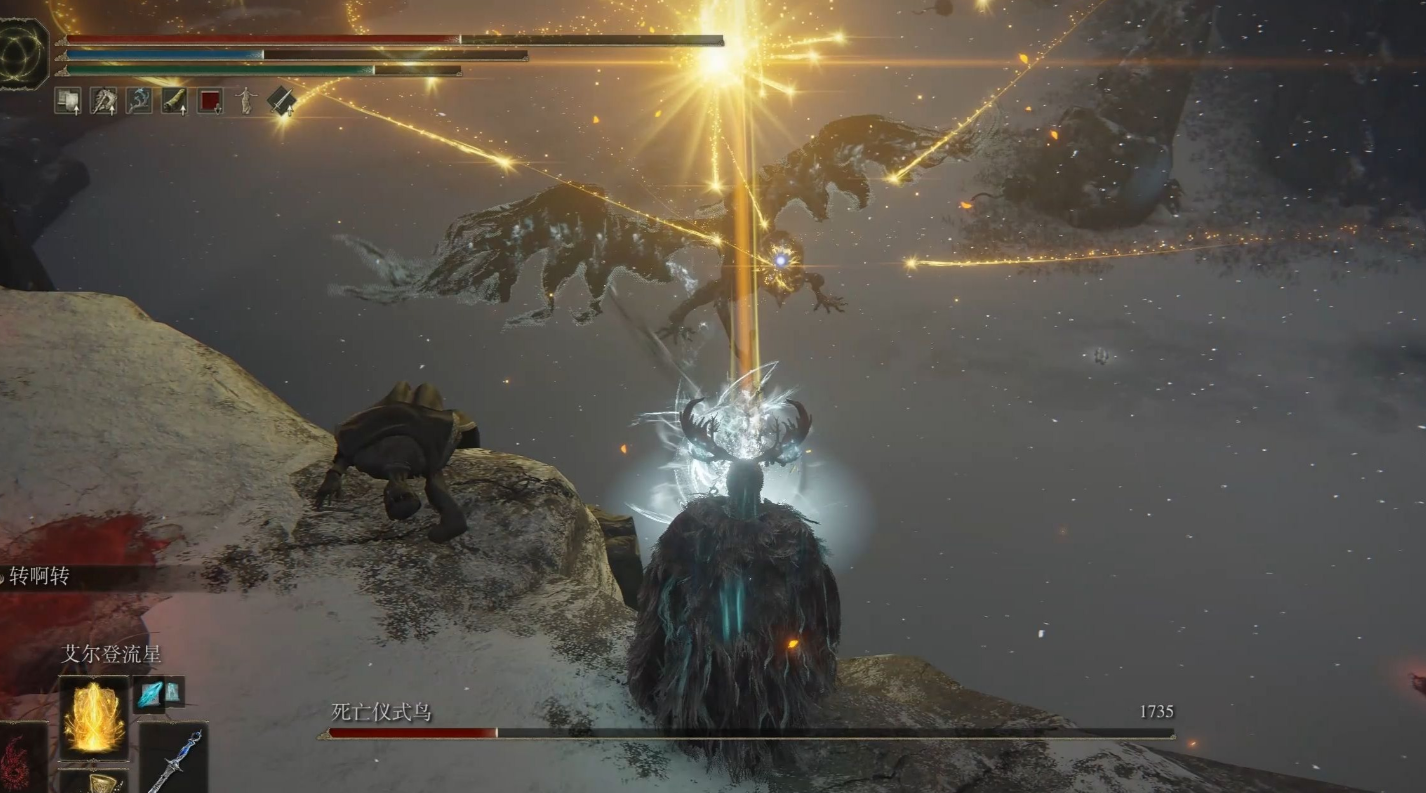Click the golden rune emblem in the corner
The height and width of the screenshot is (793, 1426).
(22, 52)
